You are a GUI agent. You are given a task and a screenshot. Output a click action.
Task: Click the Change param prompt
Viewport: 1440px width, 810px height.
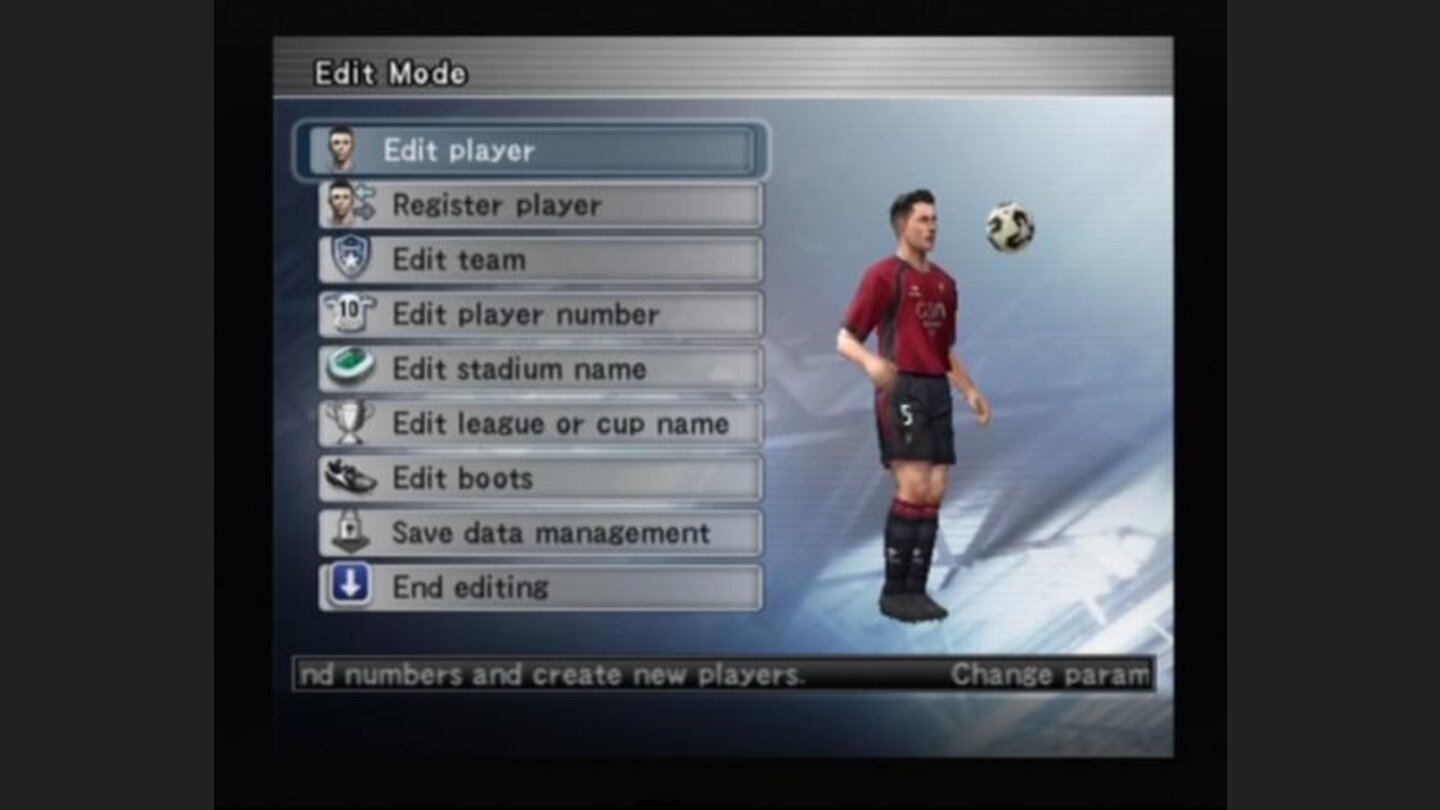tap(1047, 674)
